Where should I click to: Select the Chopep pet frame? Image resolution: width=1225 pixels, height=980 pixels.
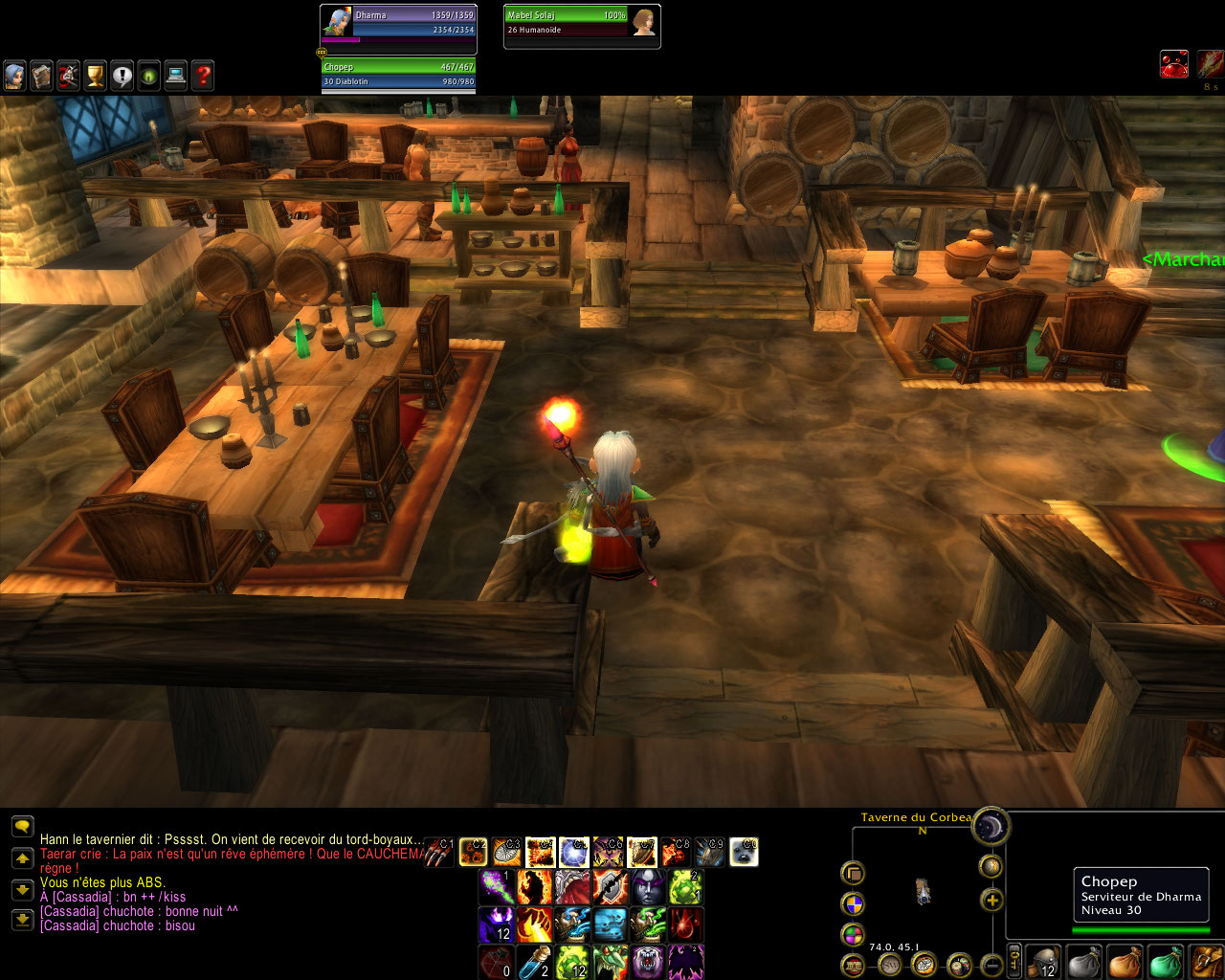tap(398, 74)
